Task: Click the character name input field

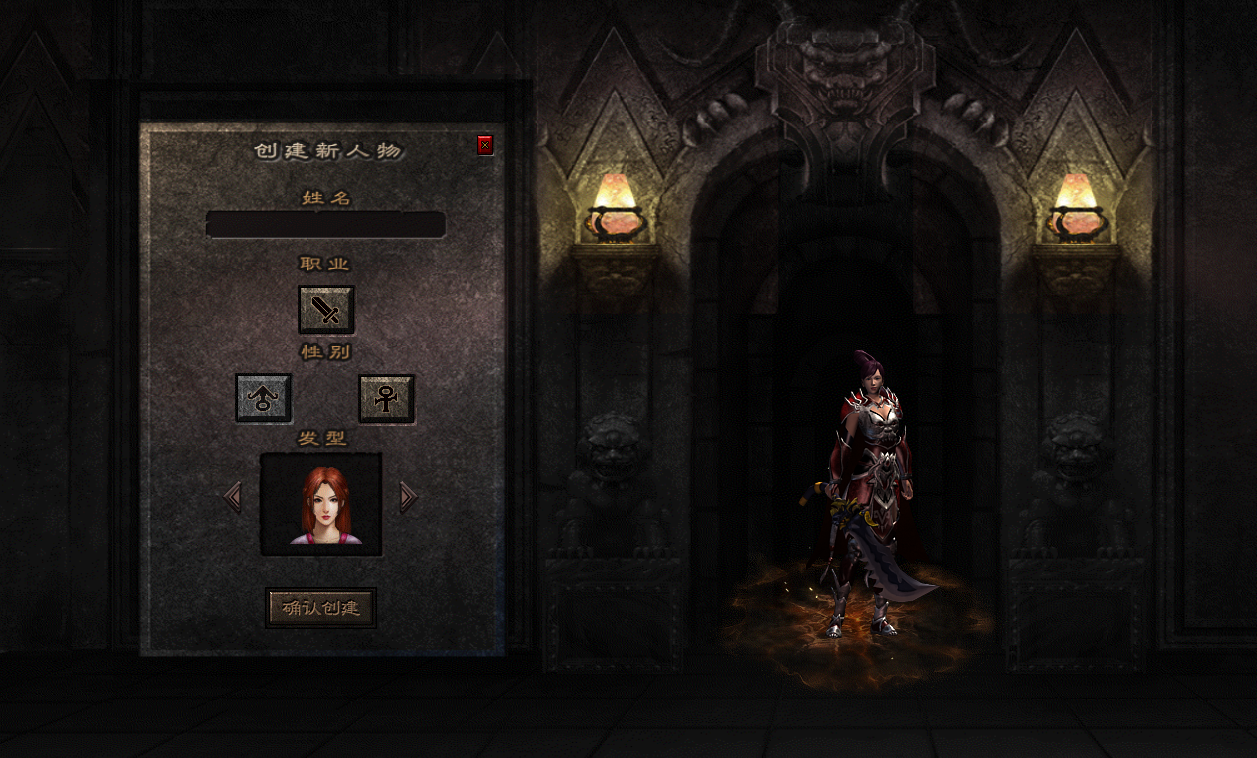Action: coord(325,224)
